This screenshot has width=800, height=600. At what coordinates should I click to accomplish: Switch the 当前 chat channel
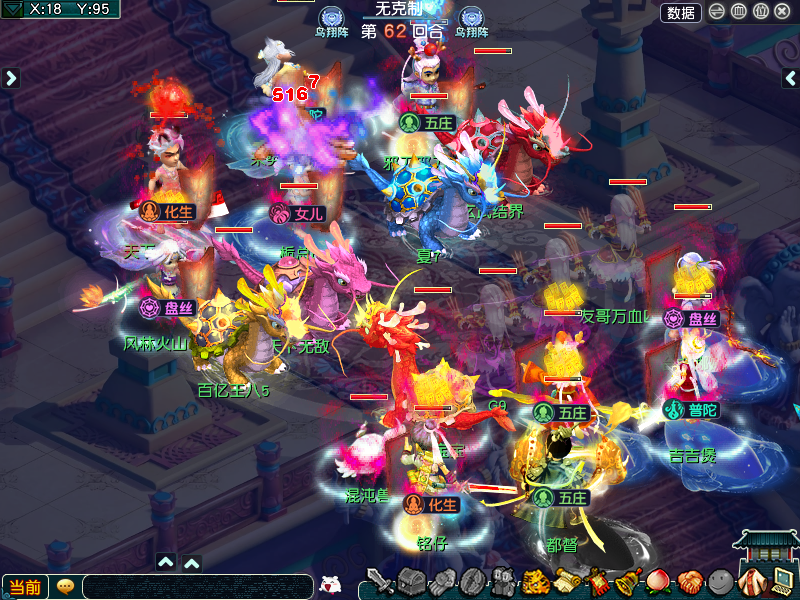(x=25, y=587)
